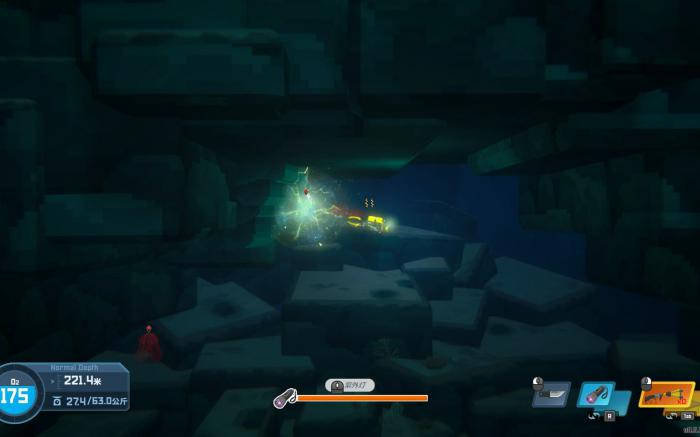
Task: Click the flashlight icon beside the orange bar
Action: point(283,398)
